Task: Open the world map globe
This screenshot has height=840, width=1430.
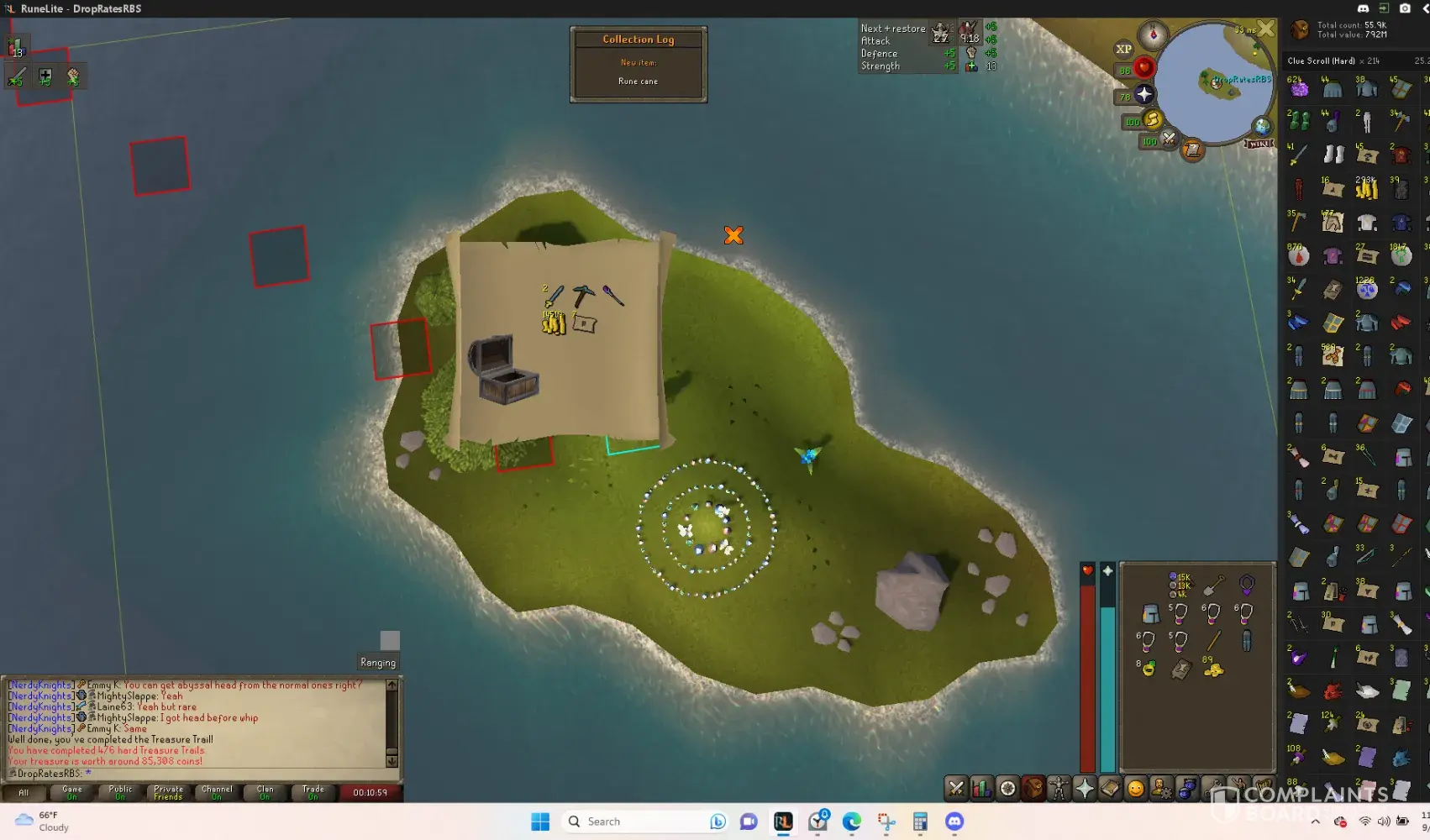Action: pos(1262,127)
